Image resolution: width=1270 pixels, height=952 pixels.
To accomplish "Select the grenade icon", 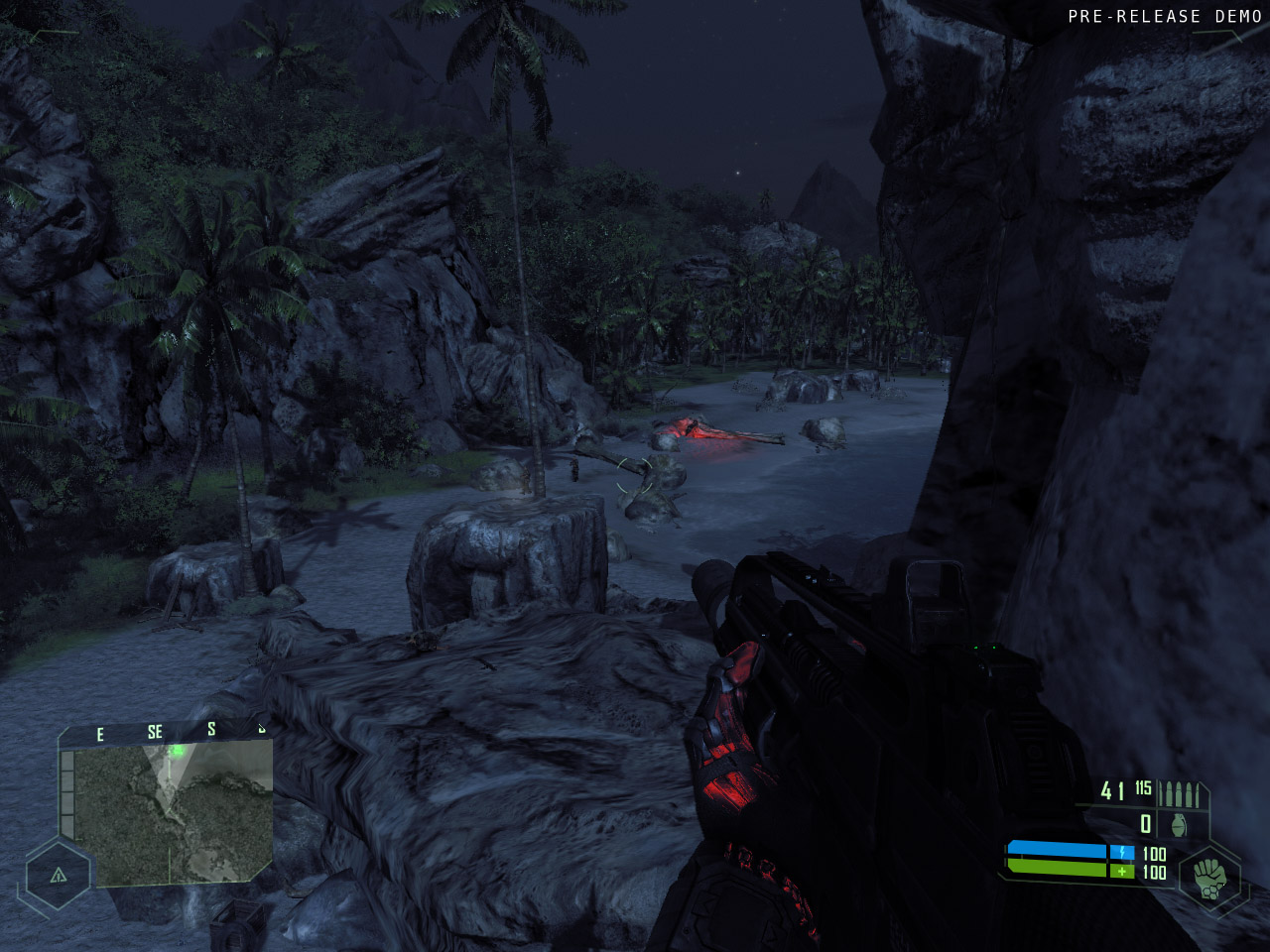I will [1179, 825].
